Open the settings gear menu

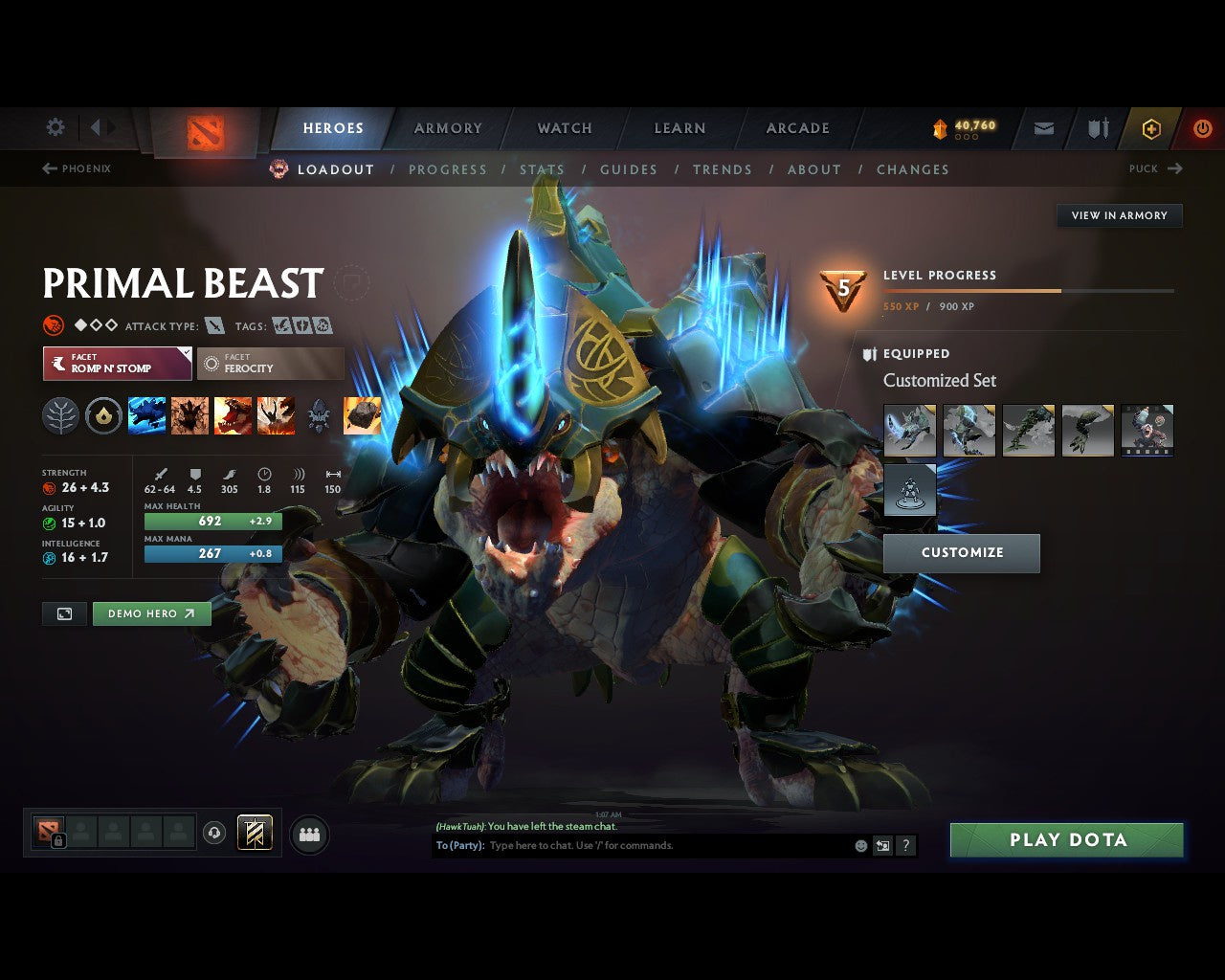click(56, 127)
